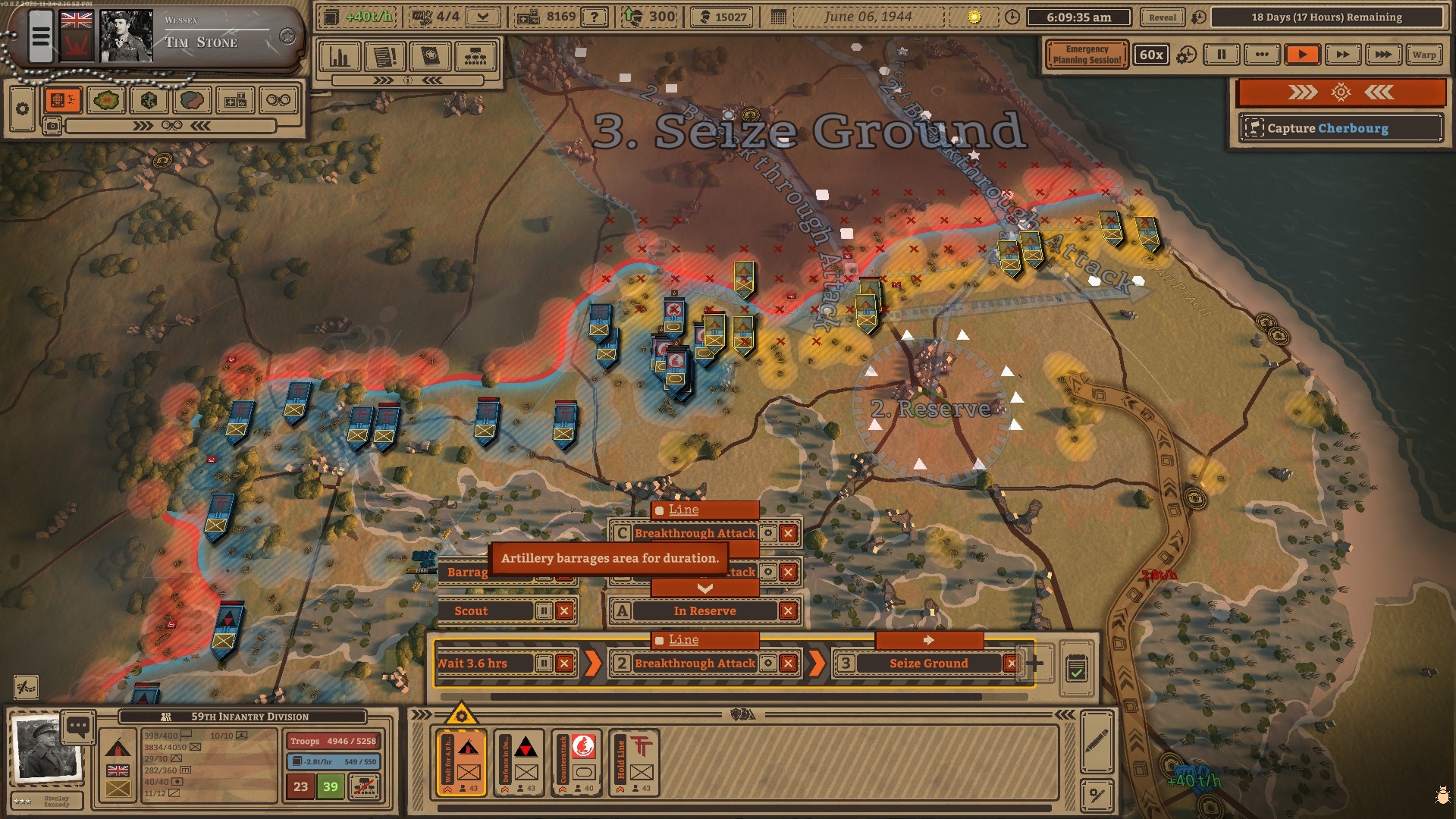Screen dimensions: 1456x819
Task: Open the Capture Cherbourg objective
Action: coord(1339,128)
